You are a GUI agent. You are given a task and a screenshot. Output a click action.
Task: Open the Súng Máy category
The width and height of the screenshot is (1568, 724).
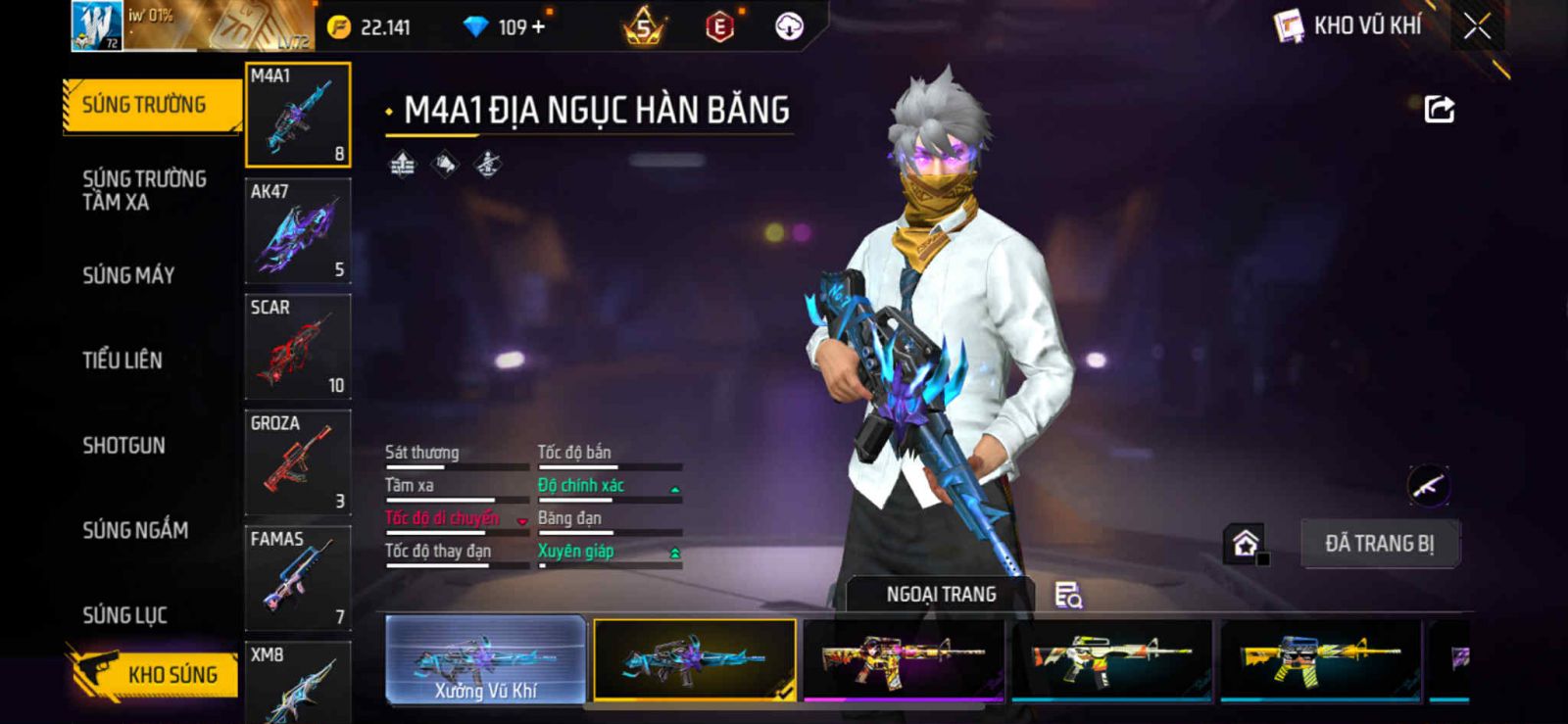(x=128, y=275)
